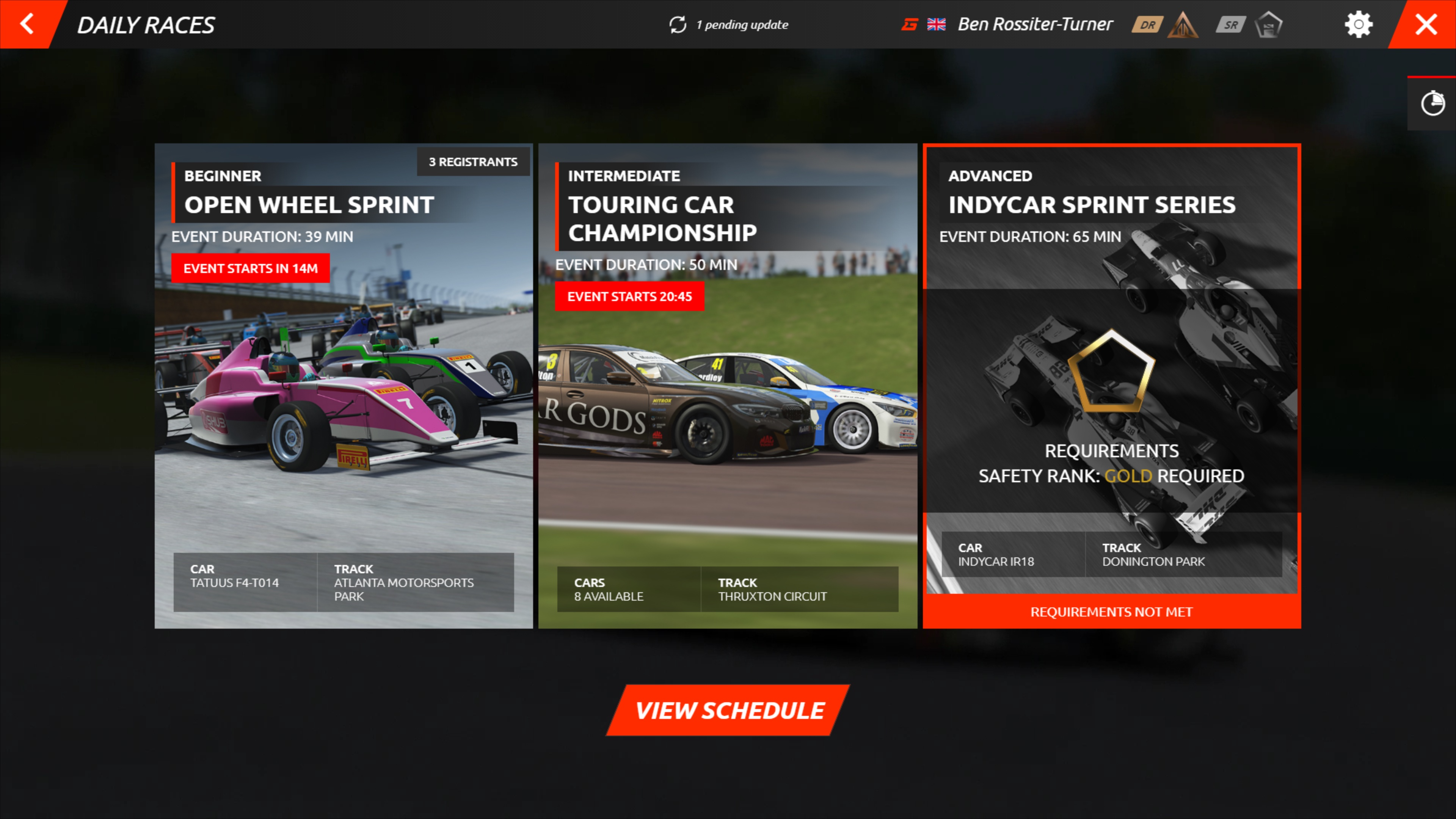Click the 1 pending update text
Image resolution: width=1456 pixels, height=819 pixels.
(742, 24)
